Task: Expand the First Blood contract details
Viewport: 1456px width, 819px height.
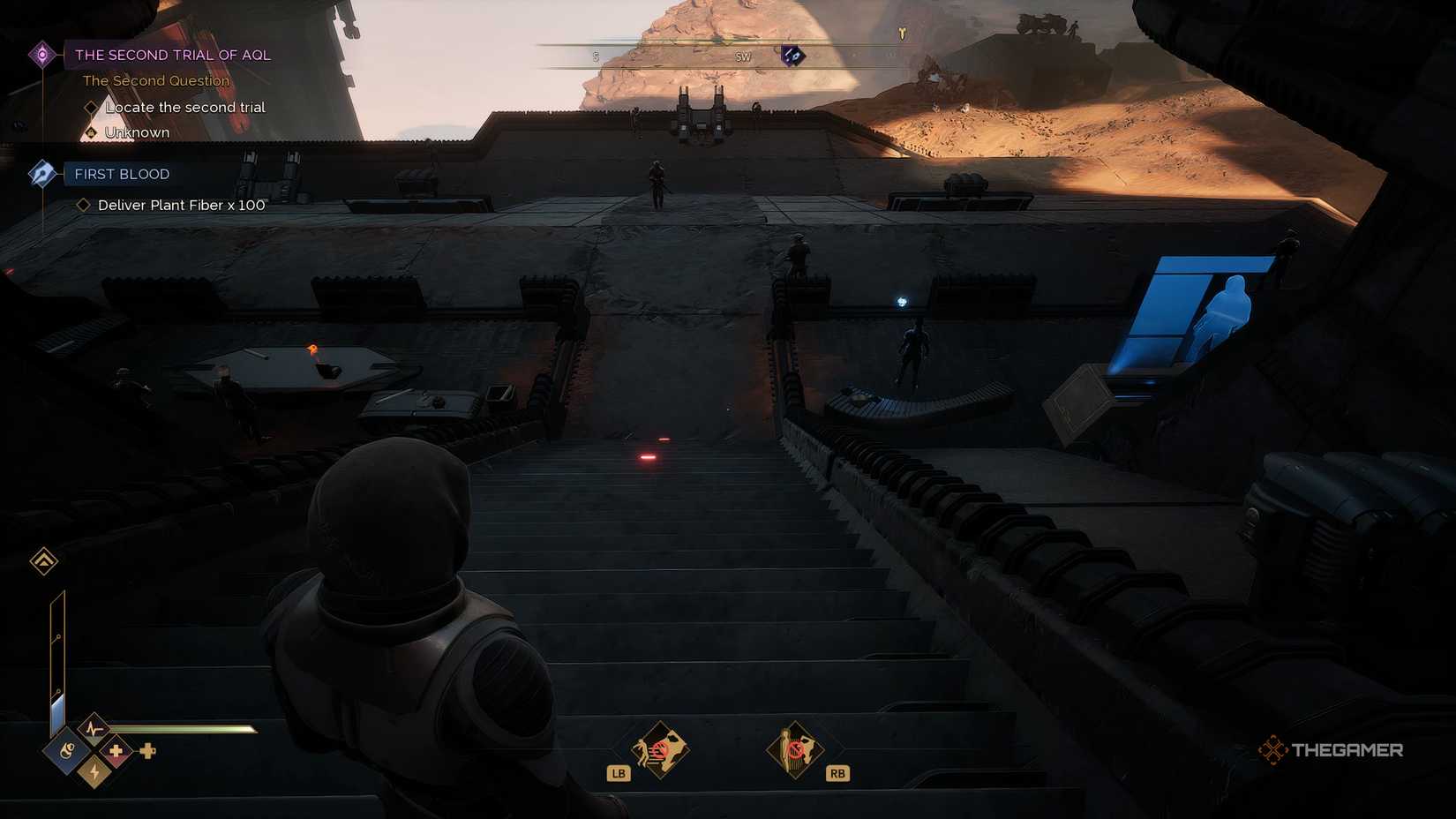Action: pos(121,174)
